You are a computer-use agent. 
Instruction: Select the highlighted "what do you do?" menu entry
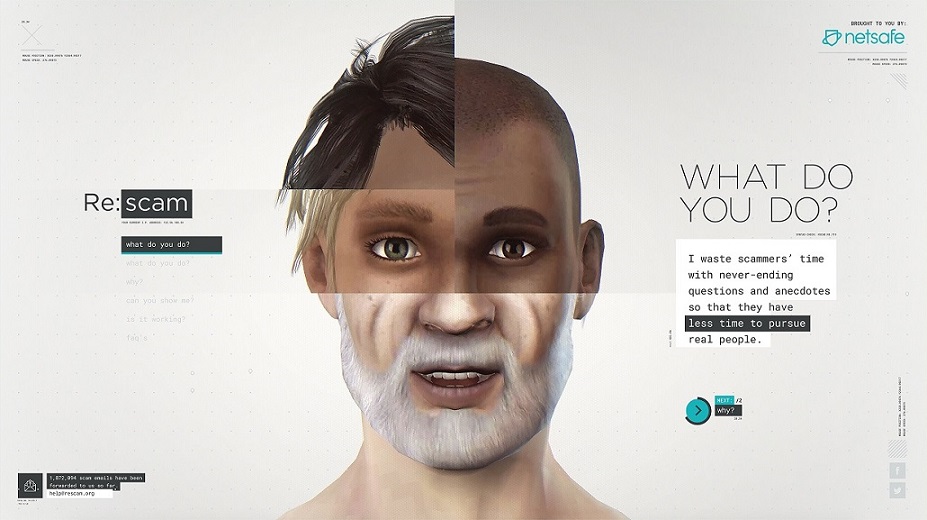point(158,245)
